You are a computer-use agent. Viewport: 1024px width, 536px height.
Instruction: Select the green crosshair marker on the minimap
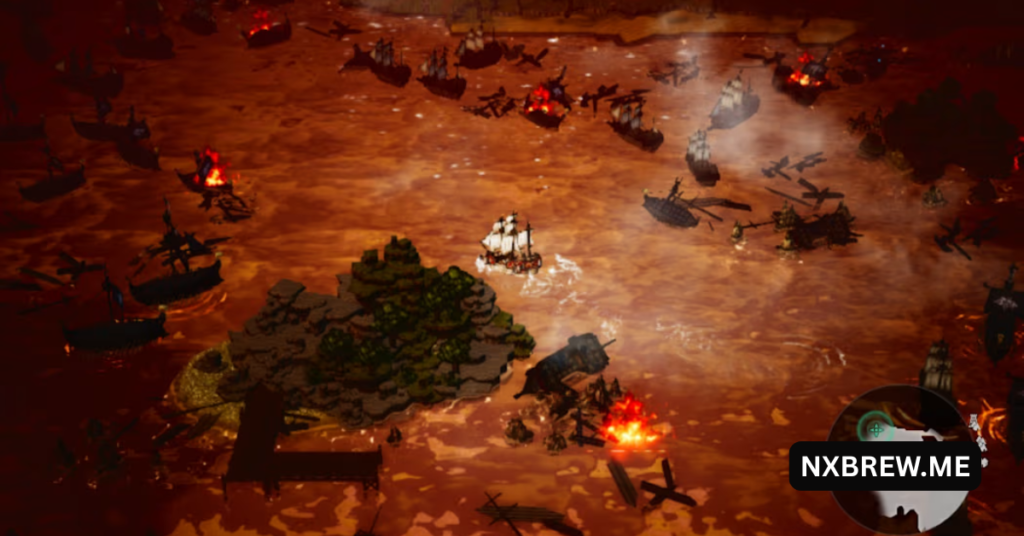877,428
